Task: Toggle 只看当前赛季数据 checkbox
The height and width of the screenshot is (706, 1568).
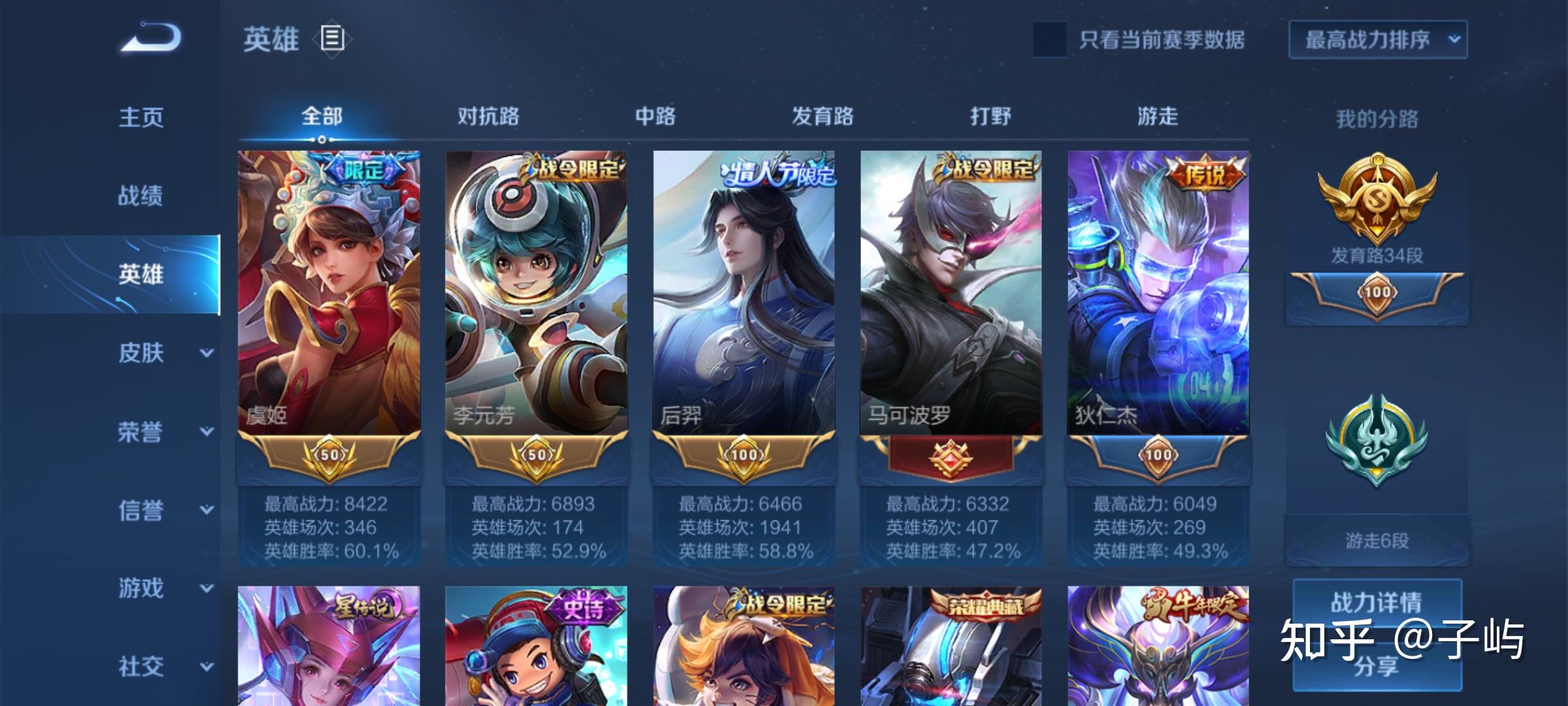Action: coord(1049,40)
